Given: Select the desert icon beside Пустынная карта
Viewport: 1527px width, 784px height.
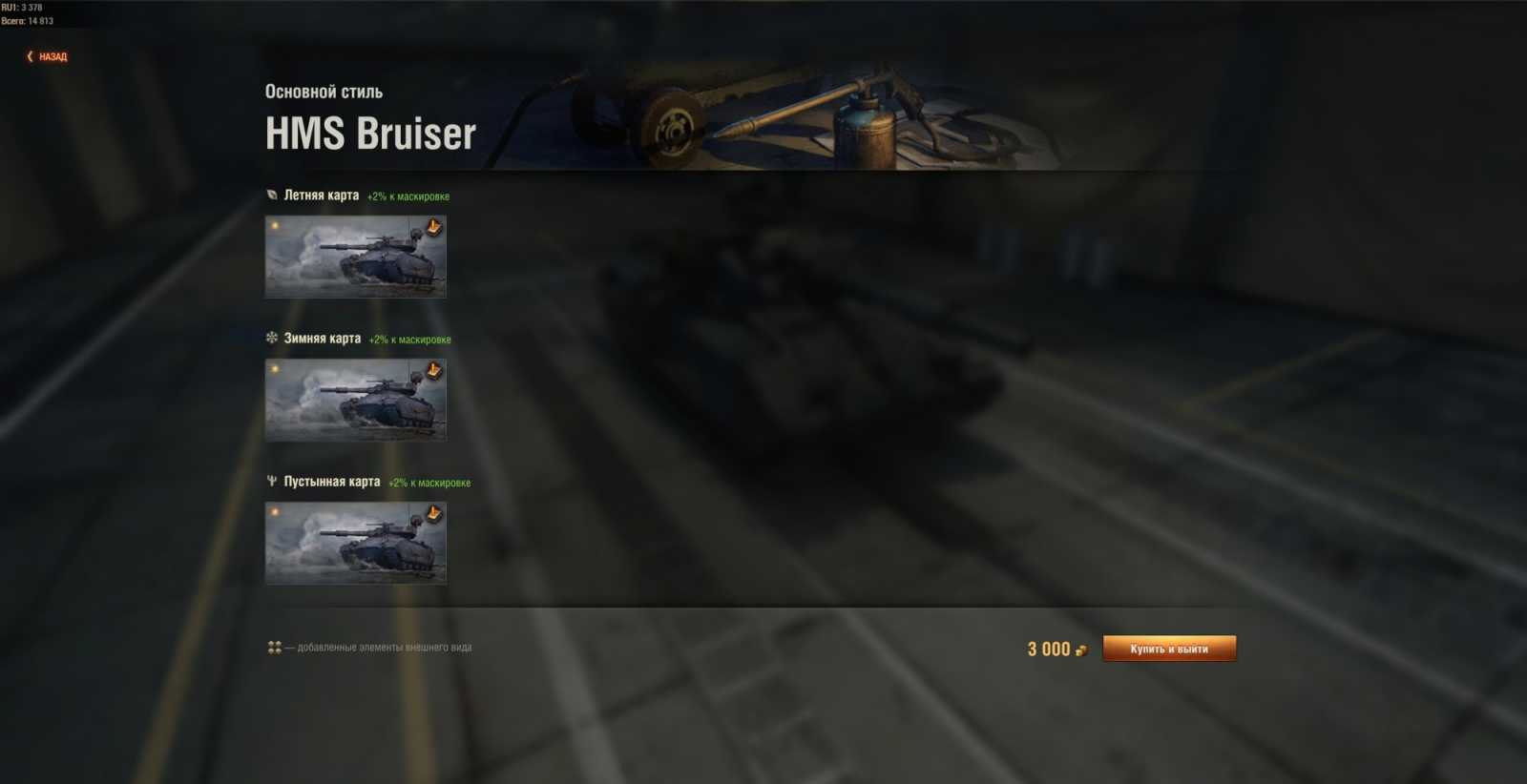Looking at the screenshot, I should [x=270, y=483].
